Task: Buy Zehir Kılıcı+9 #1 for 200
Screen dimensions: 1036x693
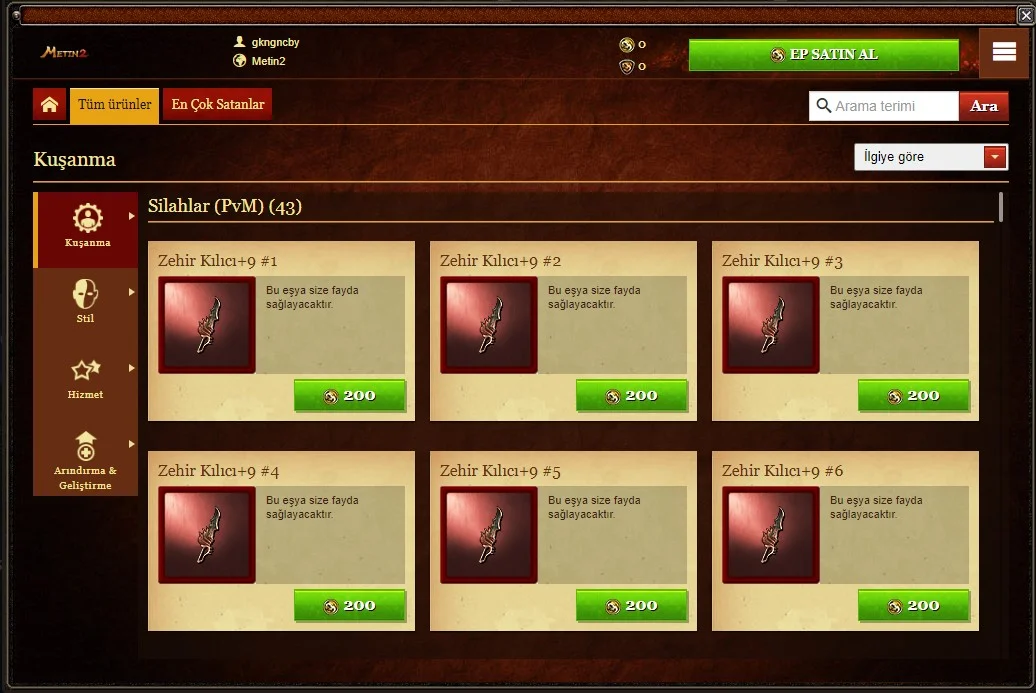Action: 349,396
